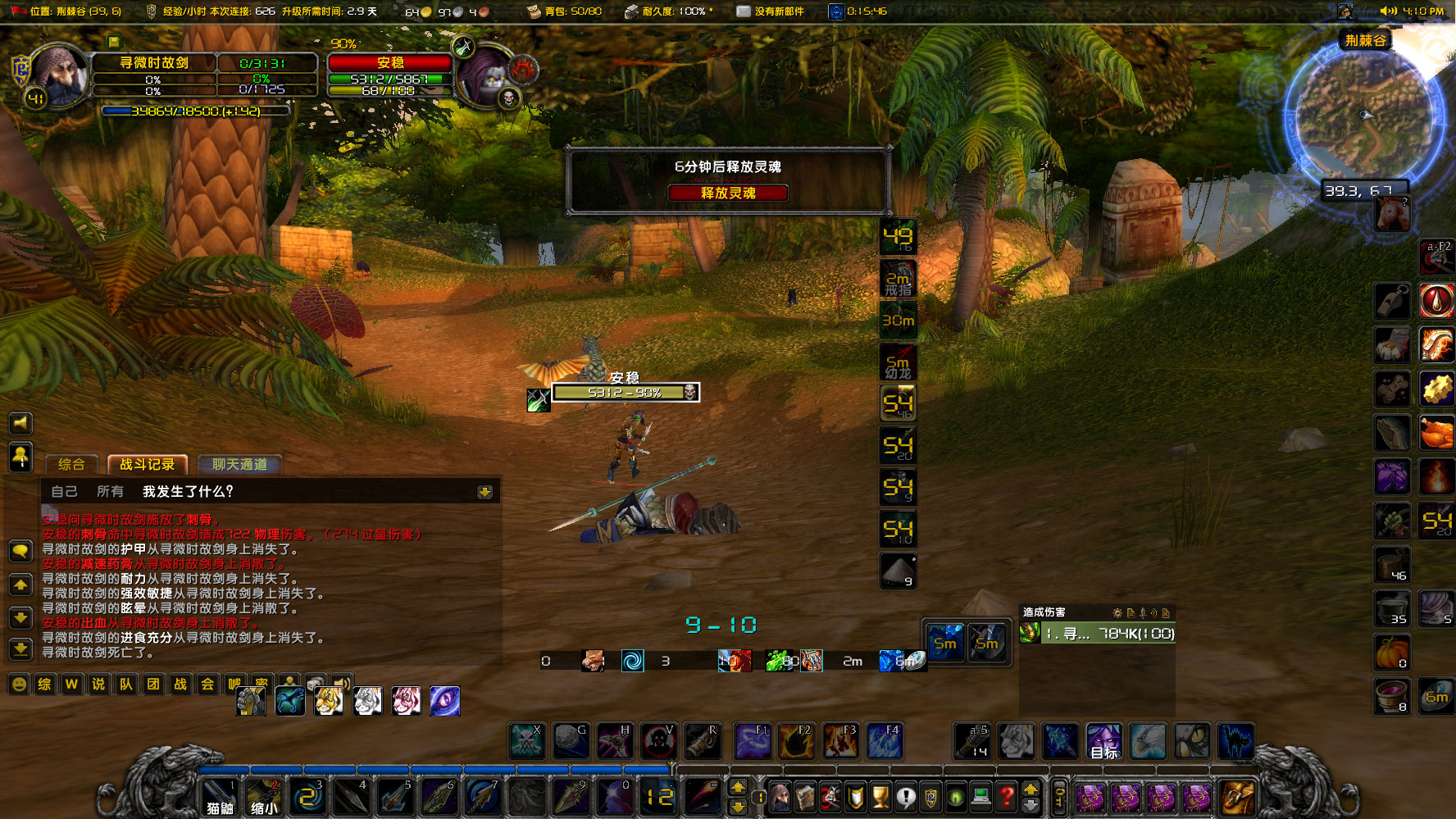Select the 自己 combat log filter
This screenshot has height=819, width=1456.
64,491
